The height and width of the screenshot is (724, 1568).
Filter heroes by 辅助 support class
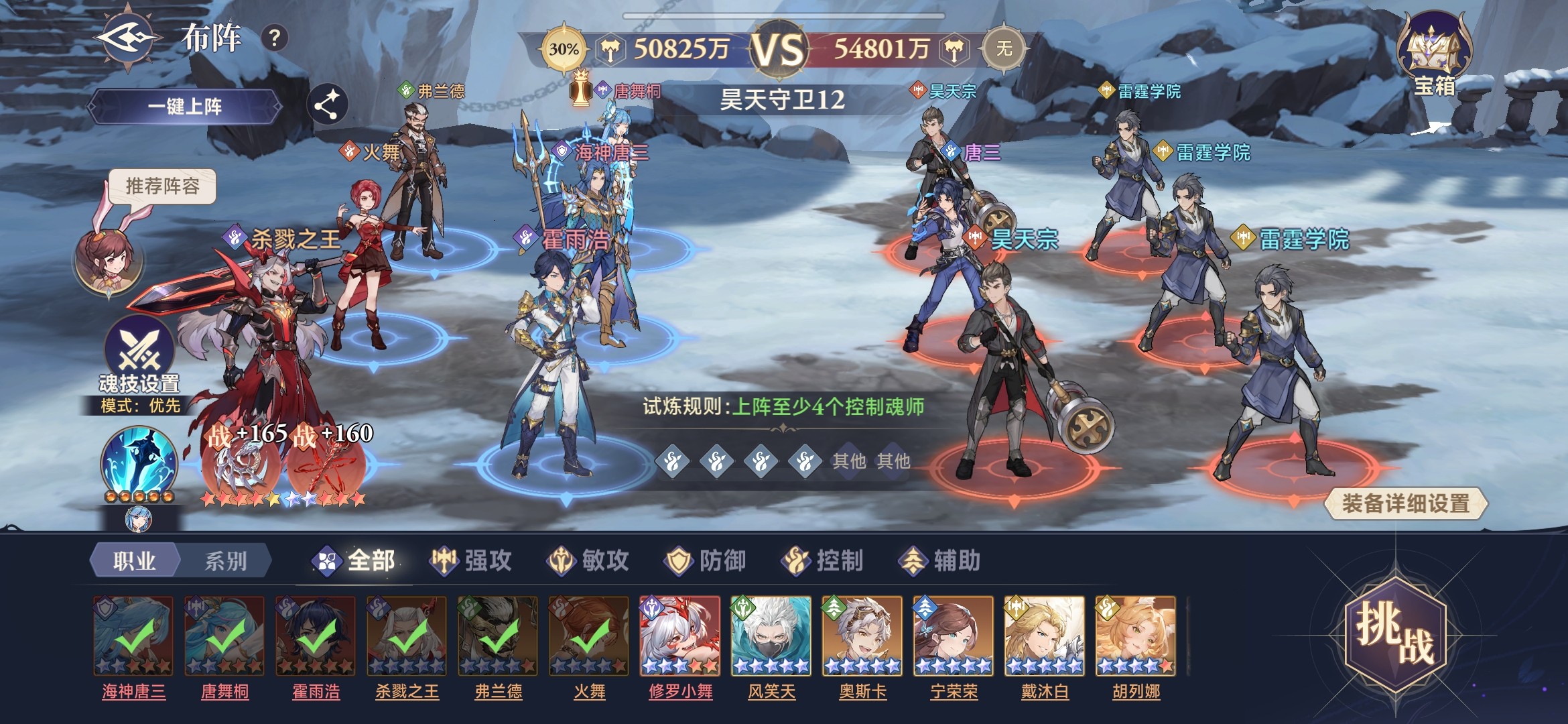940,560
